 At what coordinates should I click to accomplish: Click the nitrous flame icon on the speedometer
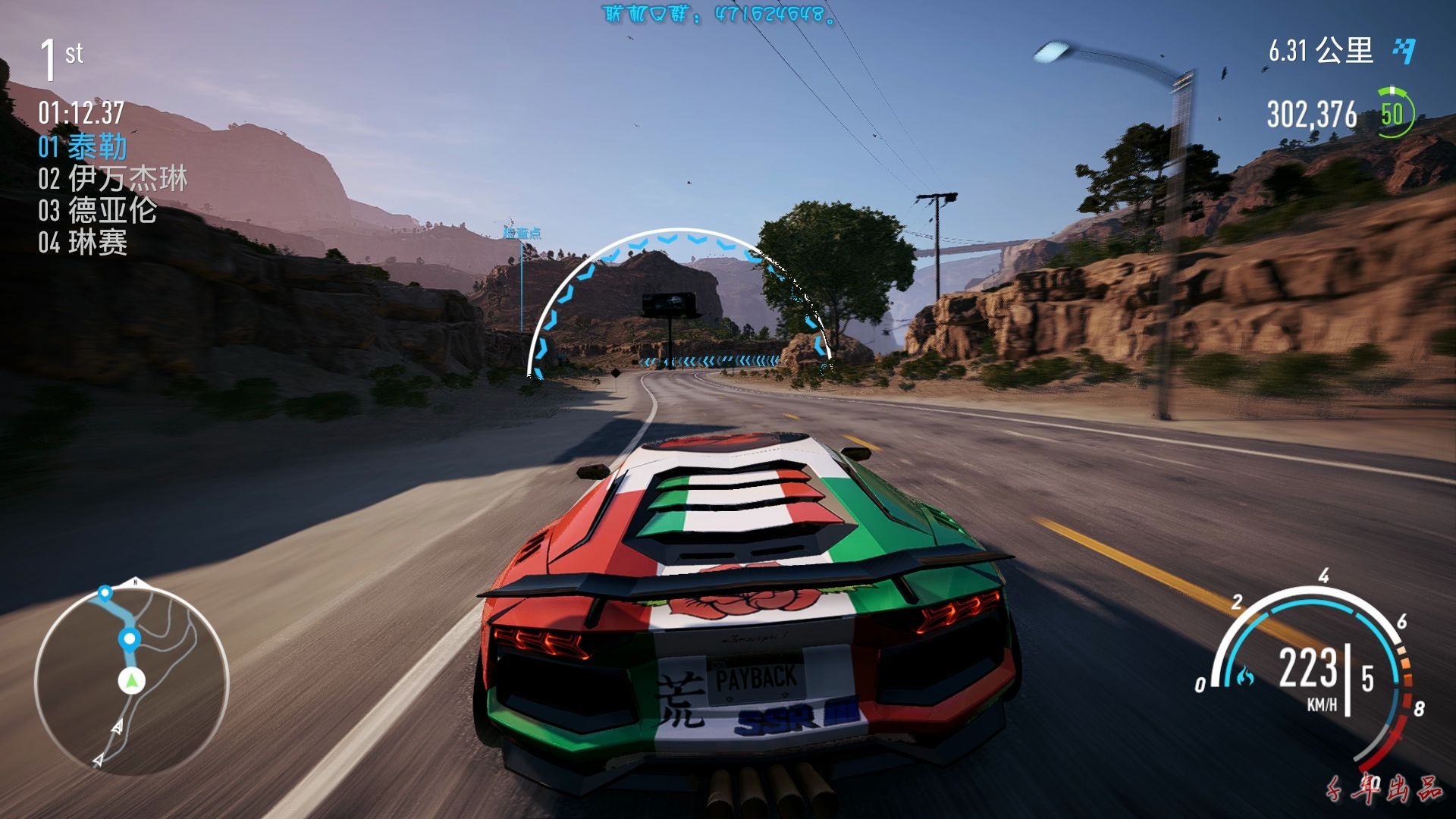click(x=1244, y=675)
